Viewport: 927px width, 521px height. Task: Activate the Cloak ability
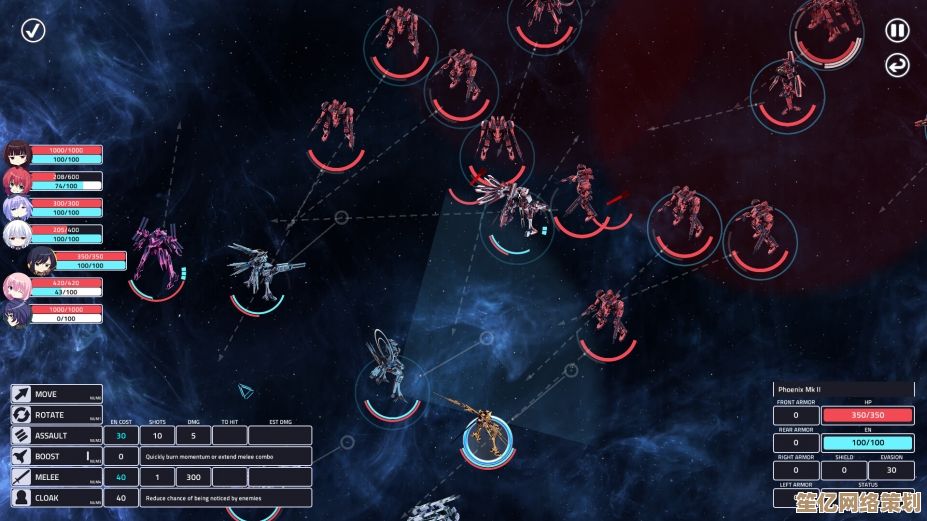57,498
